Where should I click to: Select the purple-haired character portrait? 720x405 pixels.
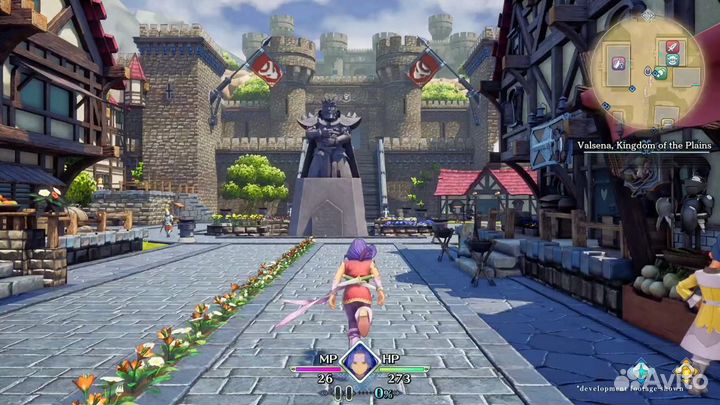(359, 361)
